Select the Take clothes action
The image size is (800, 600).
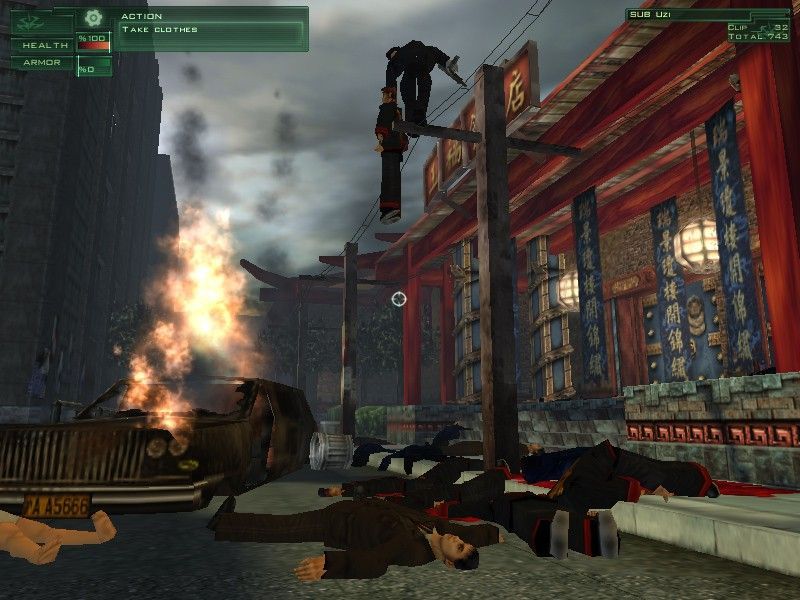160,30
